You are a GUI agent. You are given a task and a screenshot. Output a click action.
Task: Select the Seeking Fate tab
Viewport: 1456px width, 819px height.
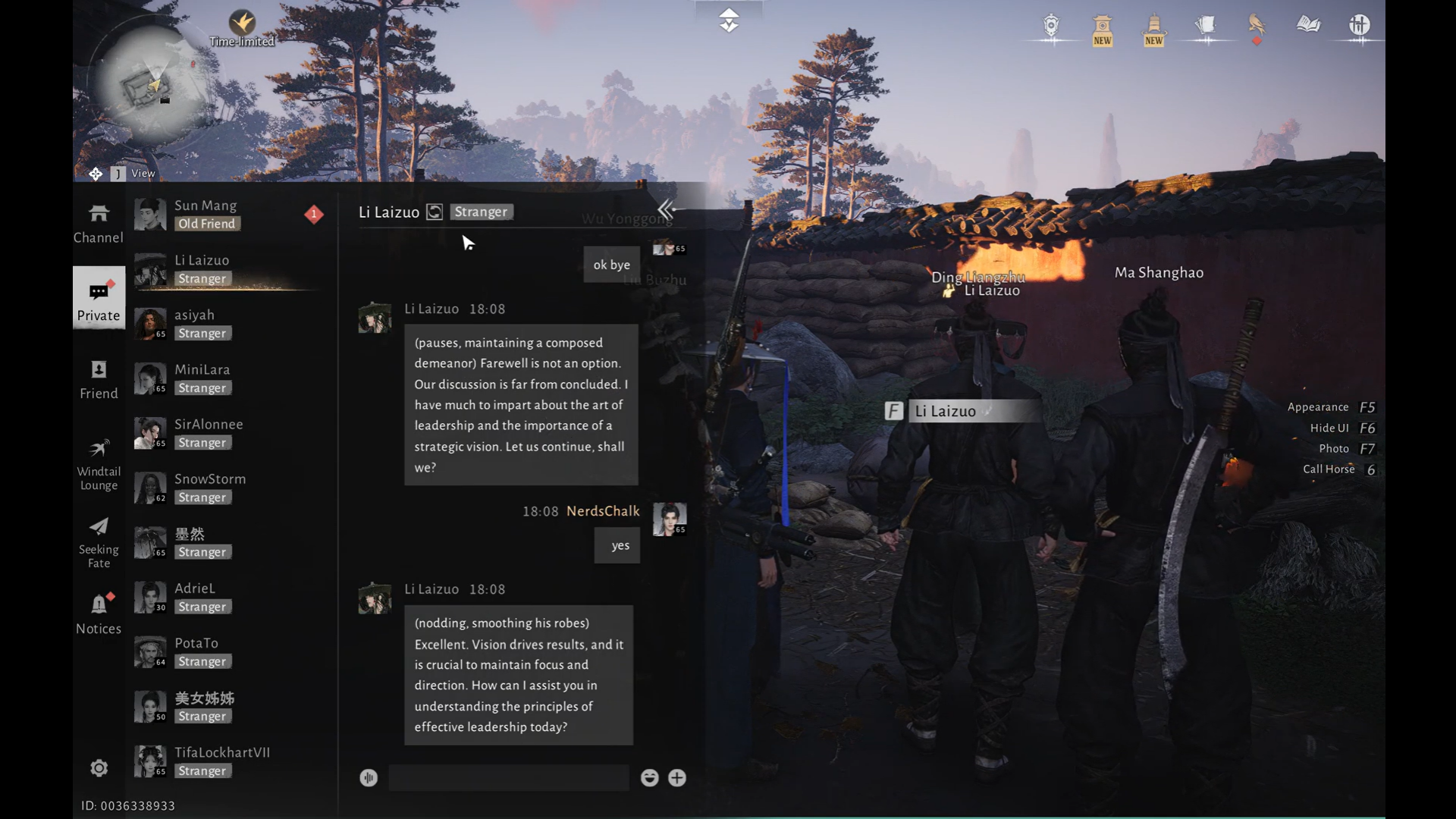click(x=99, y=542)
